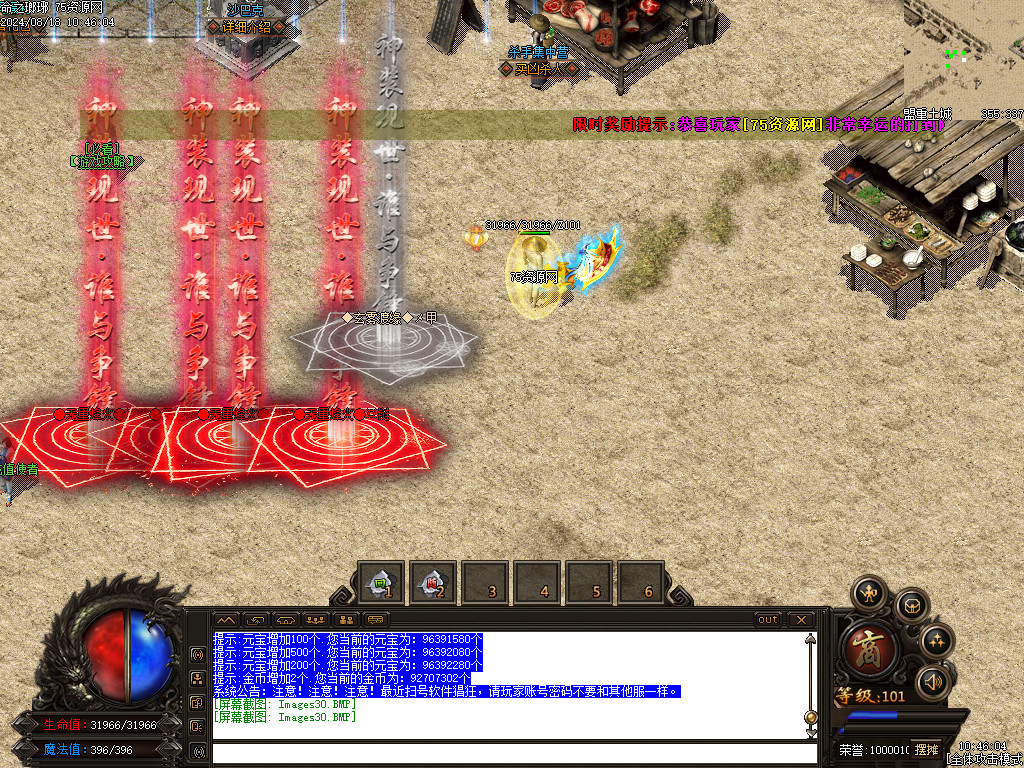Use the red scroll in hotbar slot 2

coord(432,583)
